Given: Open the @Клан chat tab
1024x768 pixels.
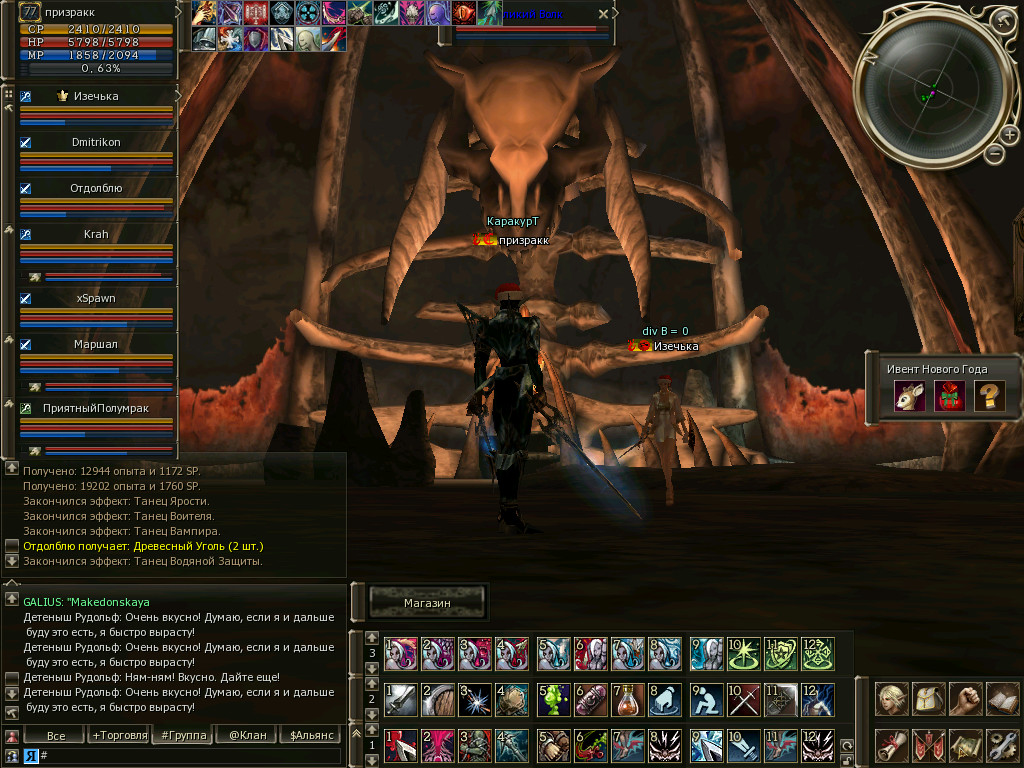Looking at the screenshot, I should point(248,736).
